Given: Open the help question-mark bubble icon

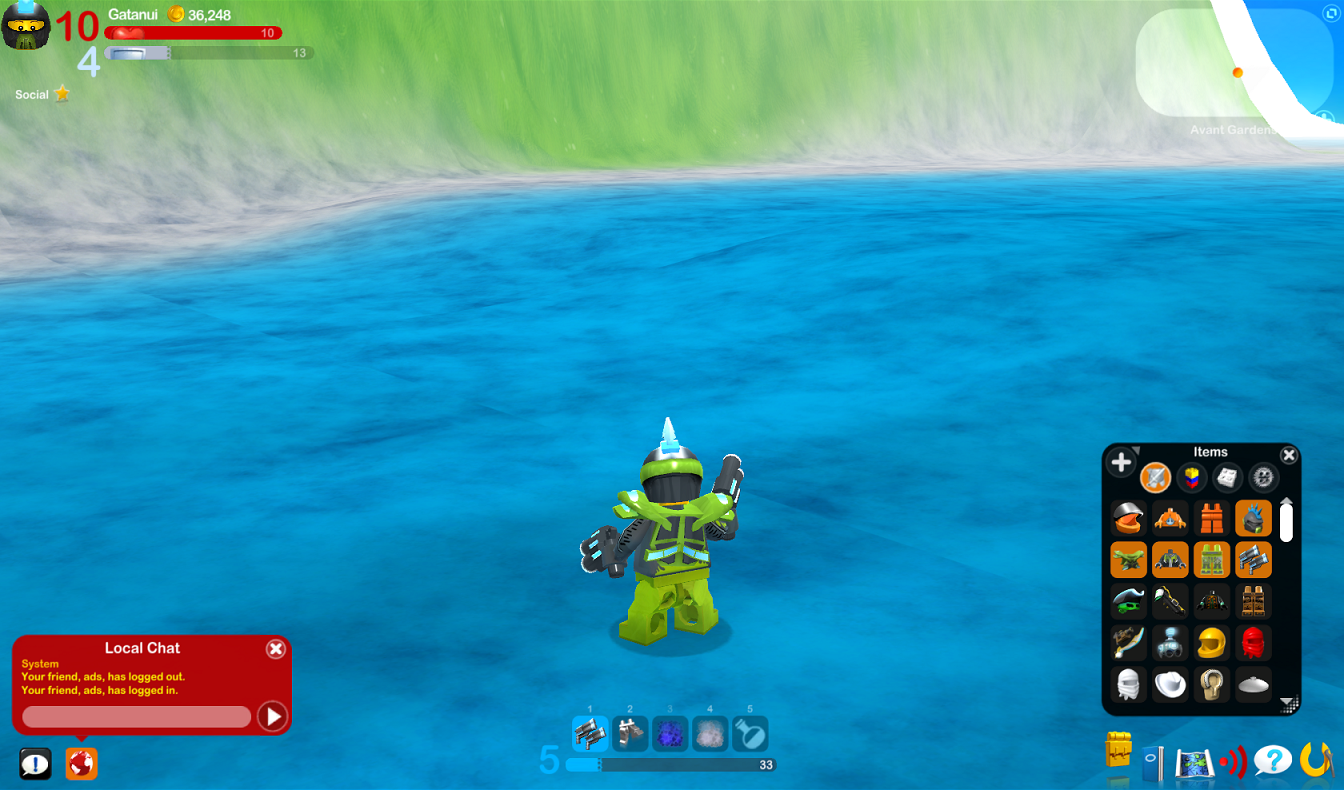Looking at the screenshot, I should click(1273, 762).
